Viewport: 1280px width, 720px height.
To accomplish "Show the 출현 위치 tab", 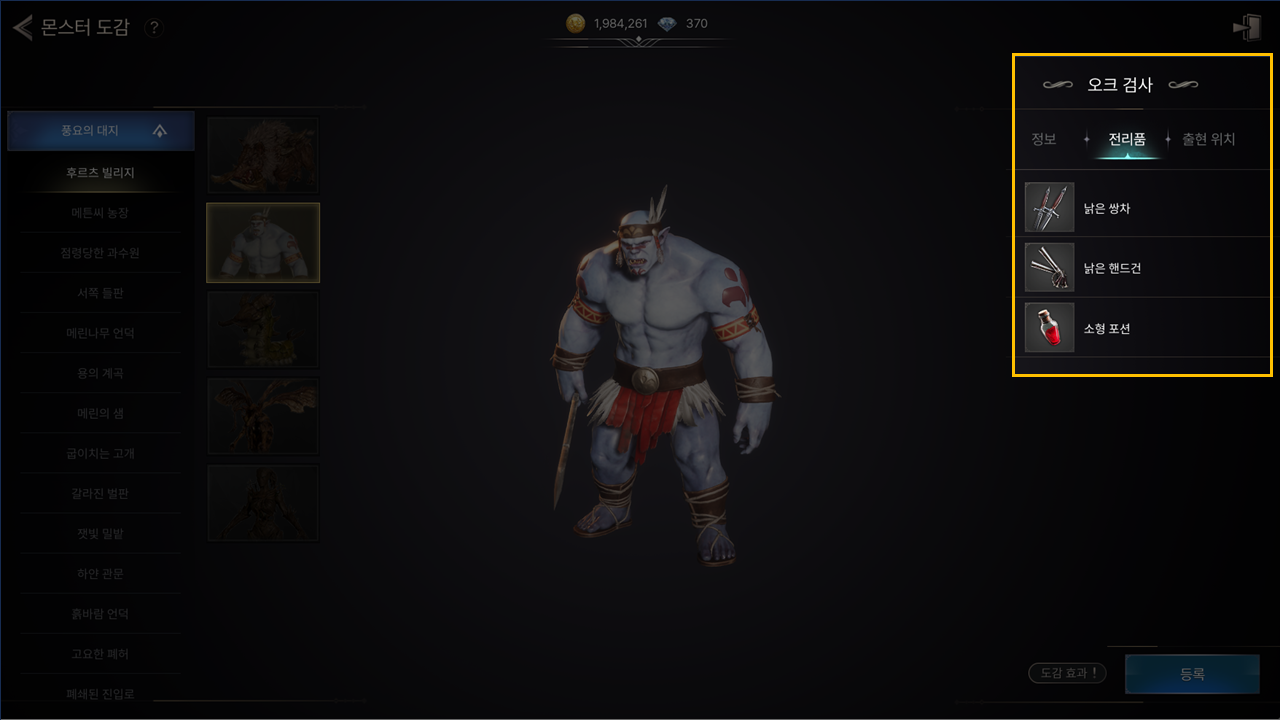I will tap(1208, 139).
